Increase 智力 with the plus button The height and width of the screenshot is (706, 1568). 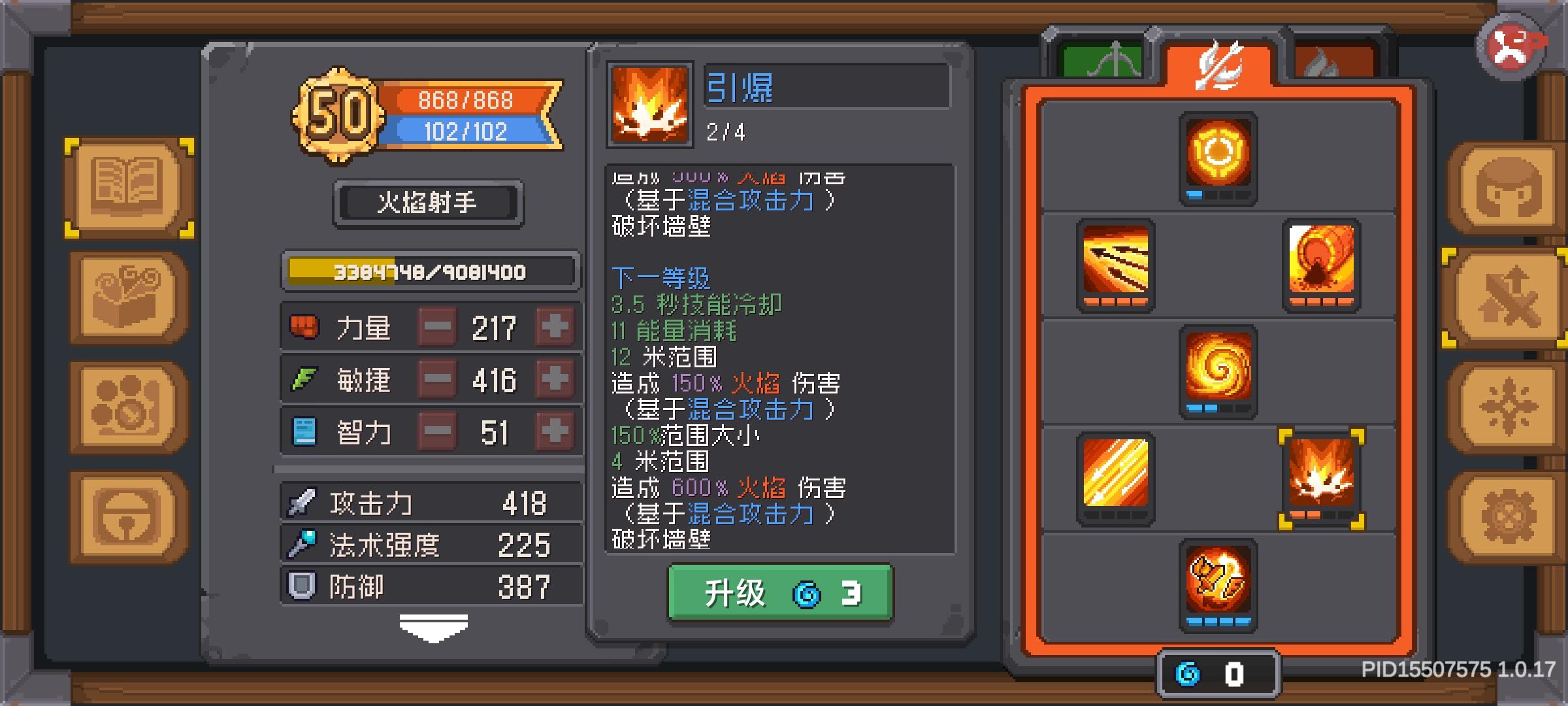[x=554, y=431]
